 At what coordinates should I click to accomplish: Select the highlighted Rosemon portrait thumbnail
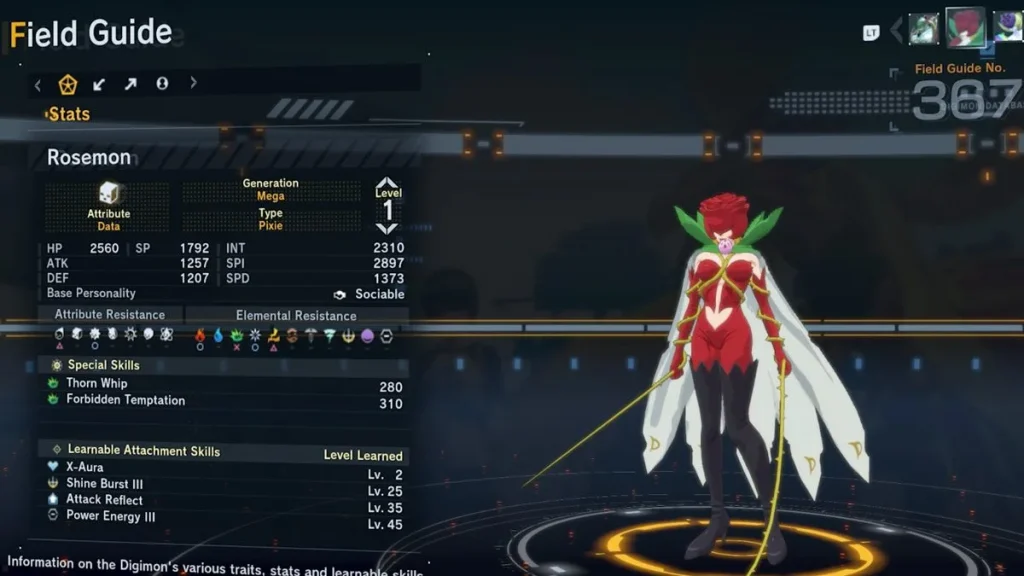click(x=965, y=27)
